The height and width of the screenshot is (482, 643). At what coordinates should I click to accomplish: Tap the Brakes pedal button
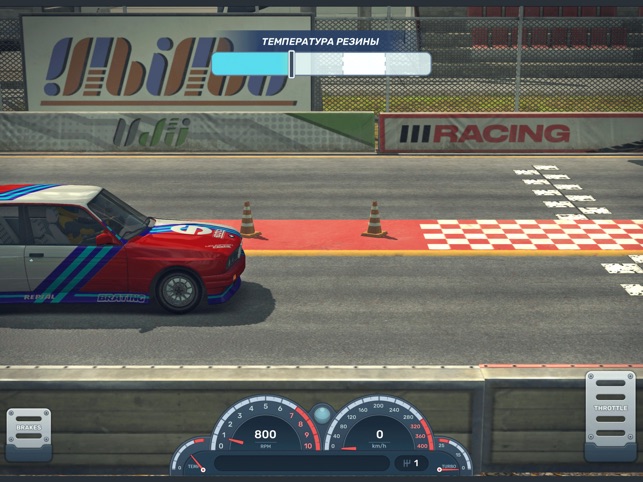click(28, 433)
